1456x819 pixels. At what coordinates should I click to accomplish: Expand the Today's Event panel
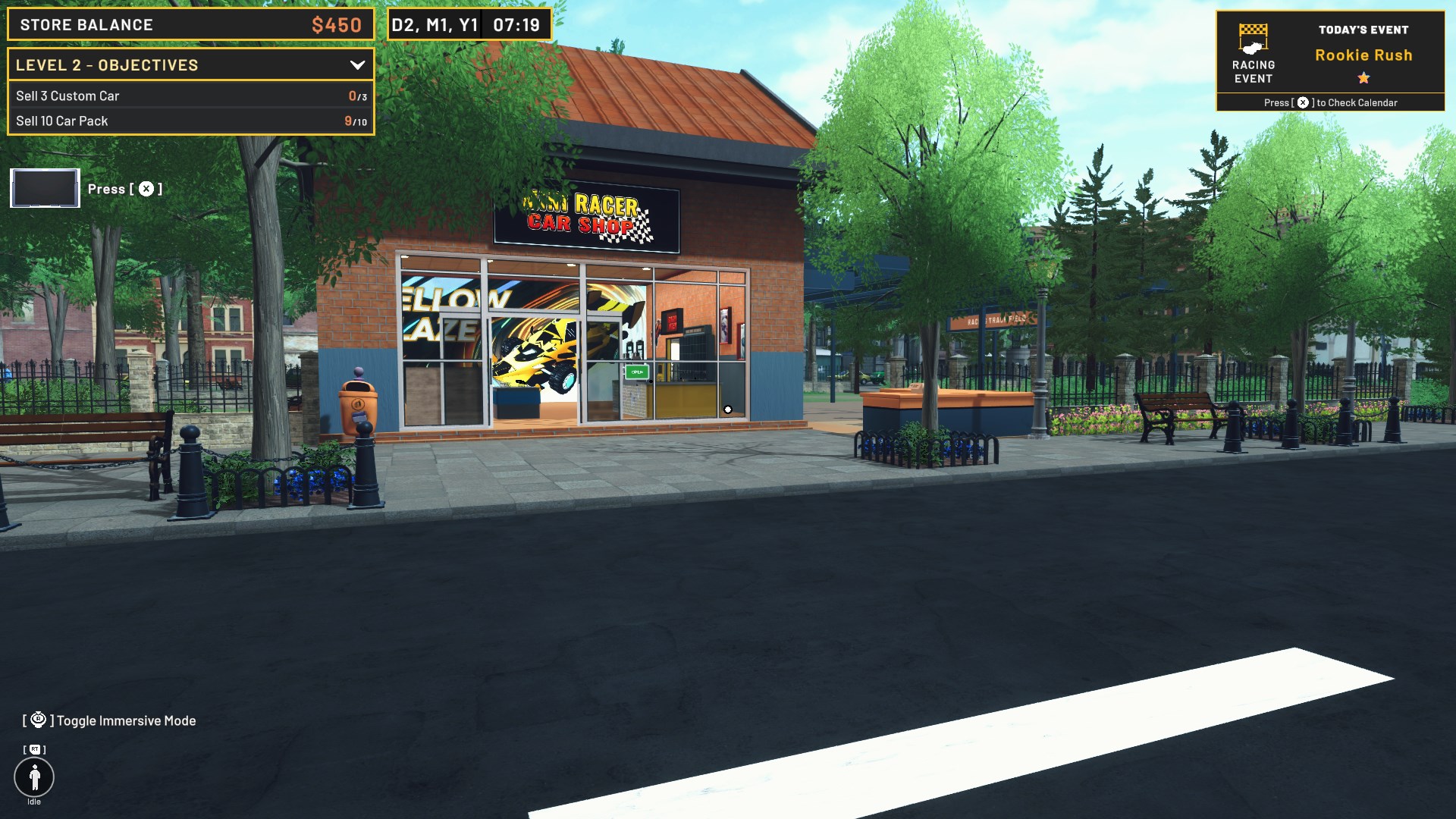click(x=1363, y=30)
